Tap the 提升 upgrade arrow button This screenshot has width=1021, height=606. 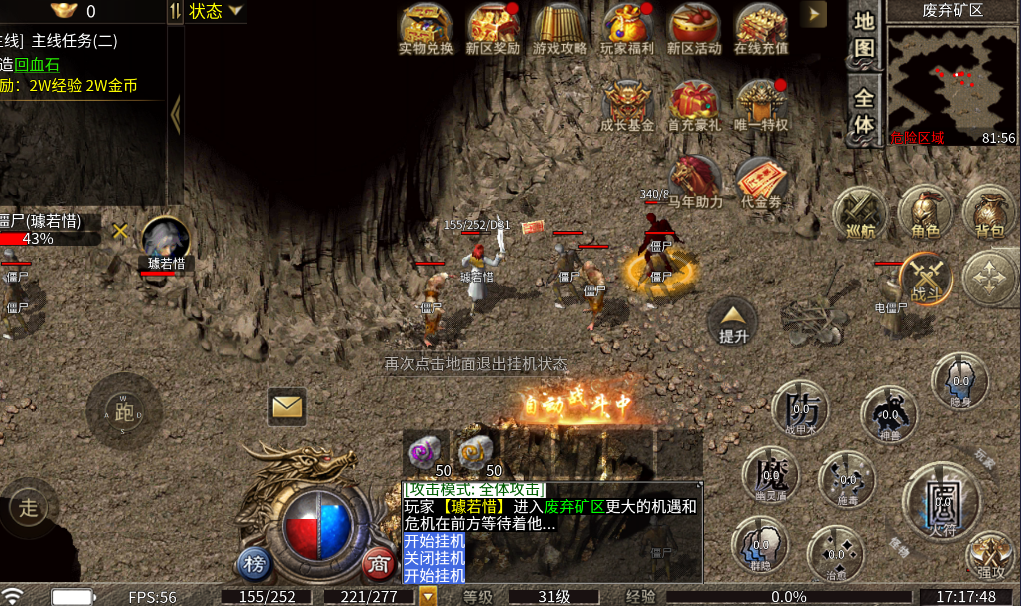pyautogui.click(x=734, y=322)
